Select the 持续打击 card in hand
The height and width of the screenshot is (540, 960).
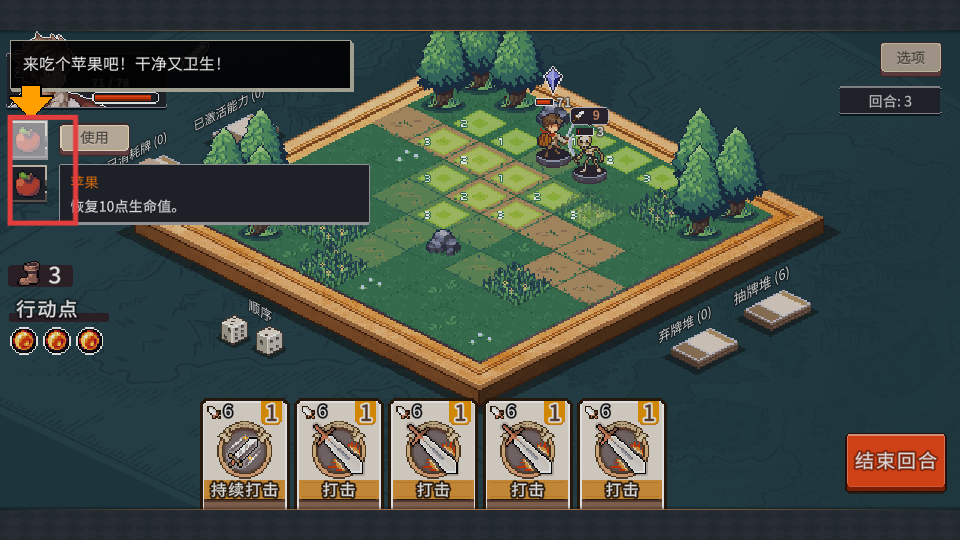(x=244, y=453)
